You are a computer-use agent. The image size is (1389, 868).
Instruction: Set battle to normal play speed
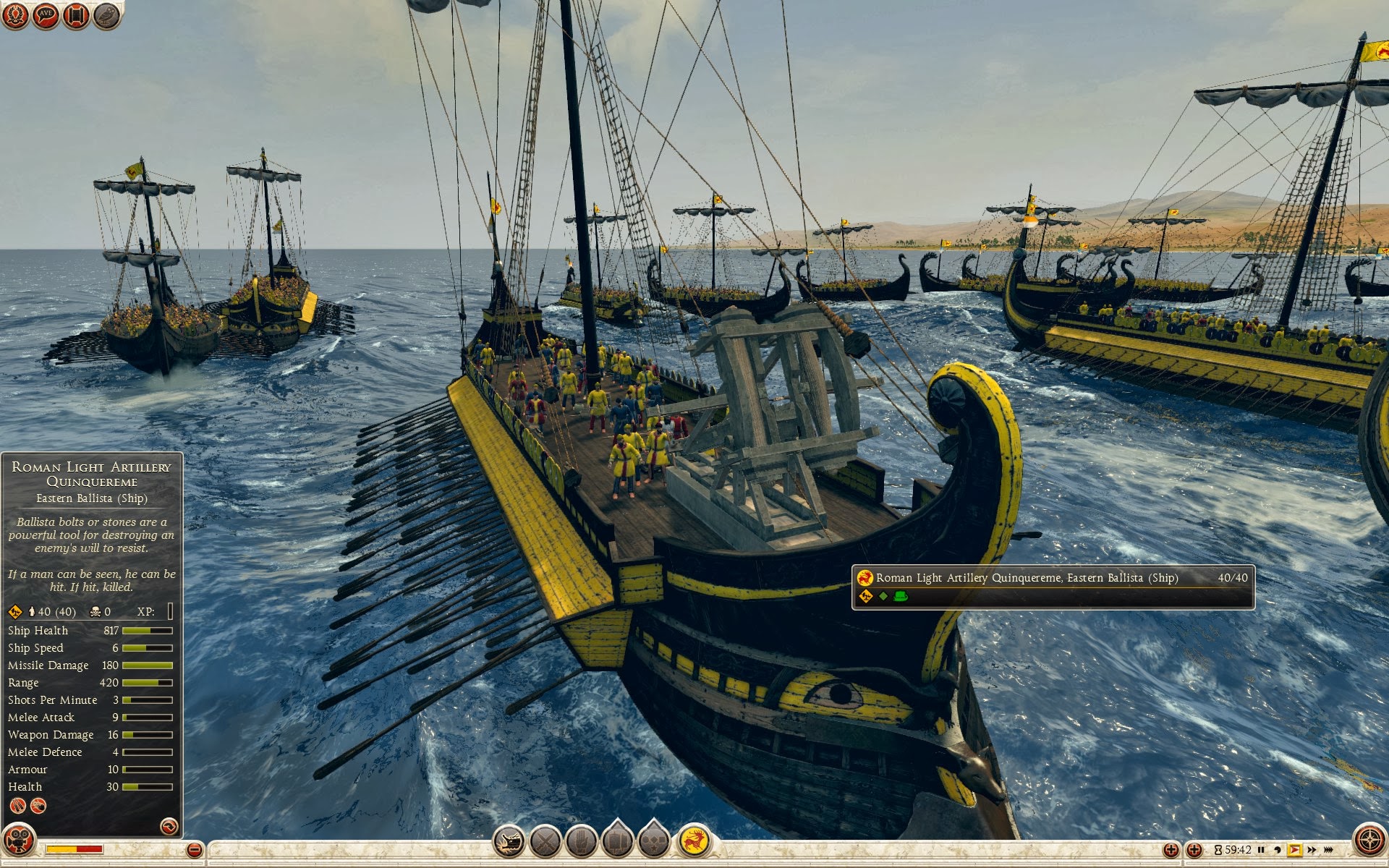coord(1294,850)
